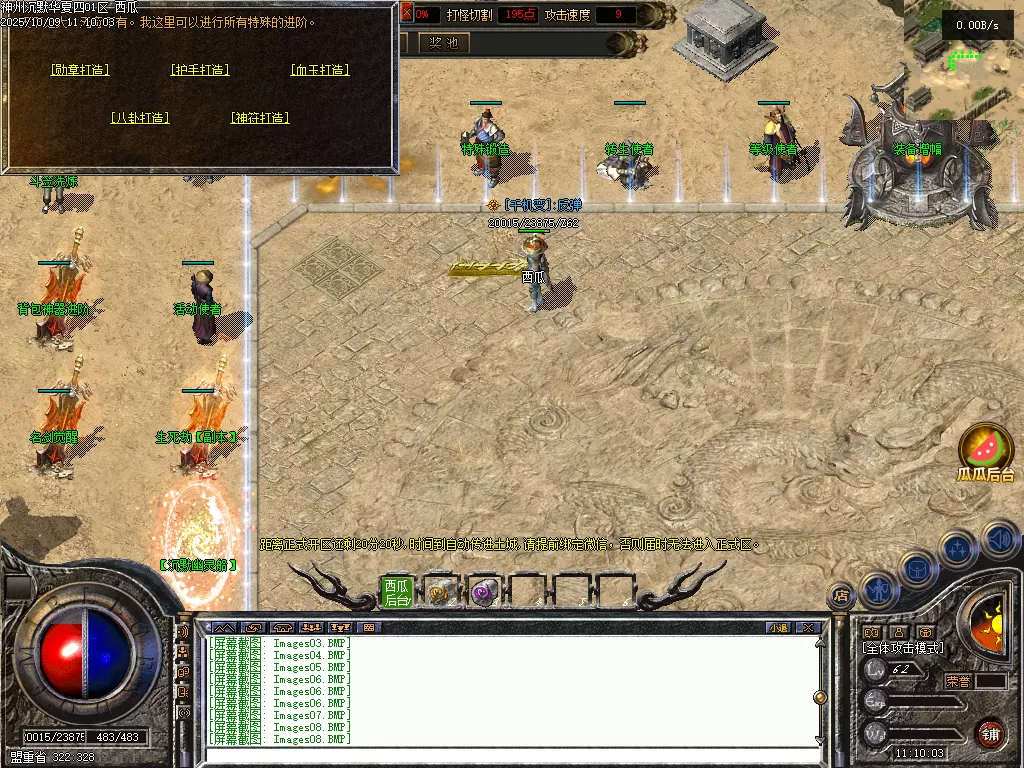The height and width of the screenshot is (768, 1024).
Task: Choose the 神符打造 option
Action: click(260, 118)
